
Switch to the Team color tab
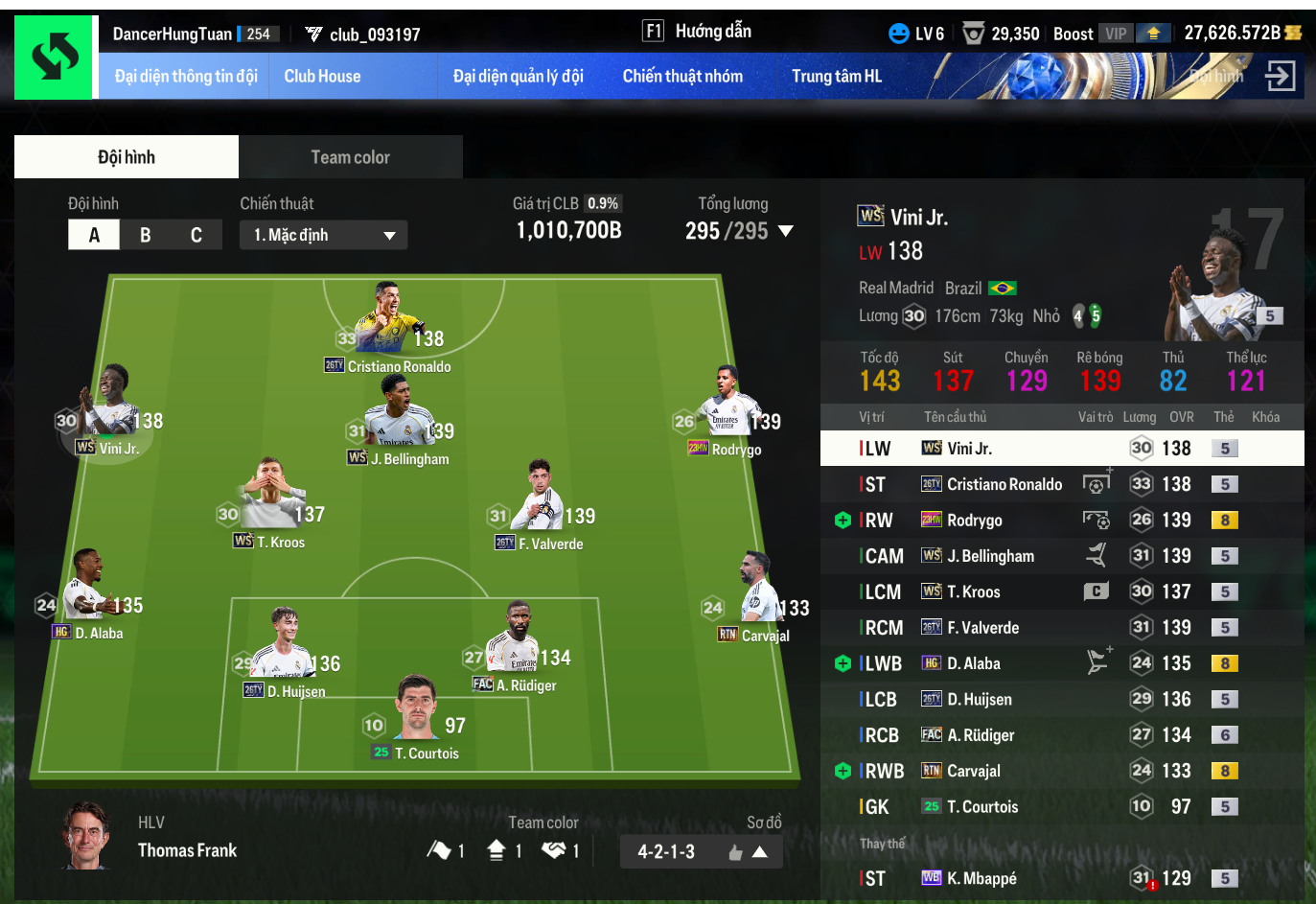(350, 157)
